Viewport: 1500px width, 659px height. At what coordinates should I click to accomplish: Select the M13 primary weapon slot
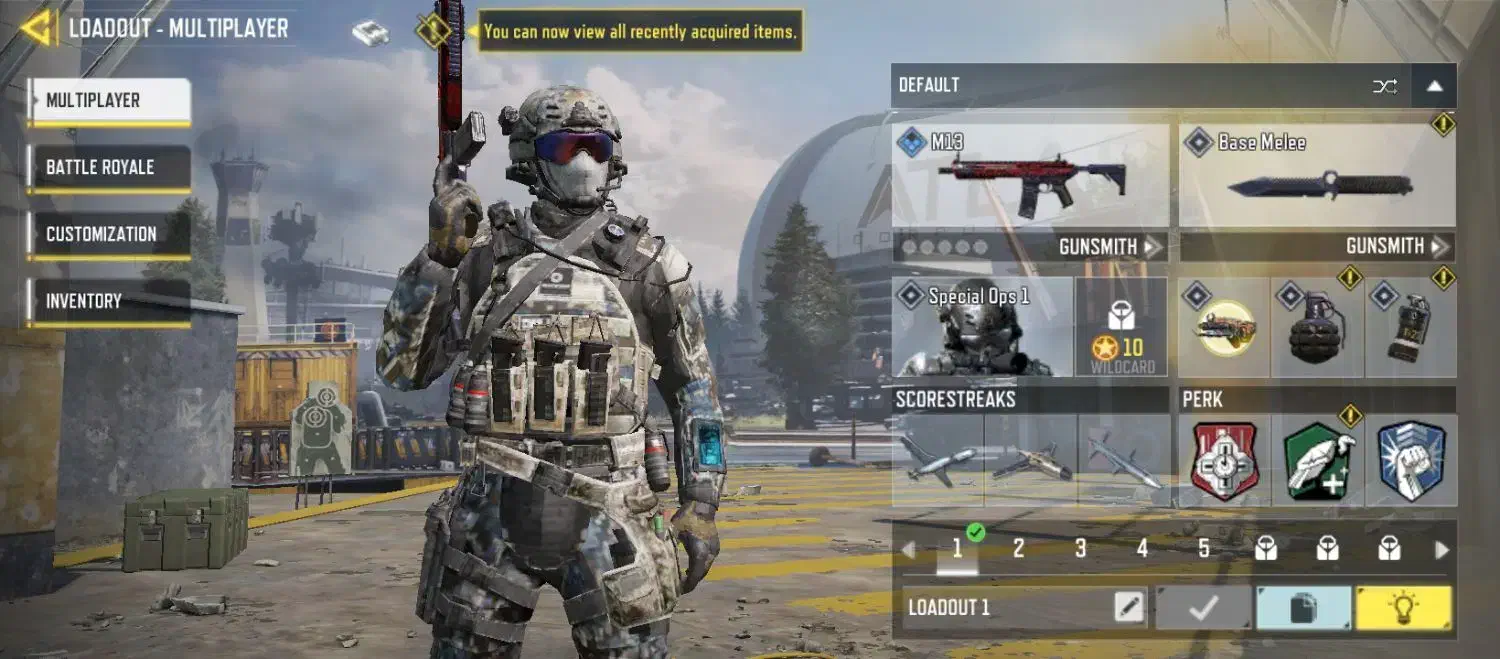[1031, 177]
